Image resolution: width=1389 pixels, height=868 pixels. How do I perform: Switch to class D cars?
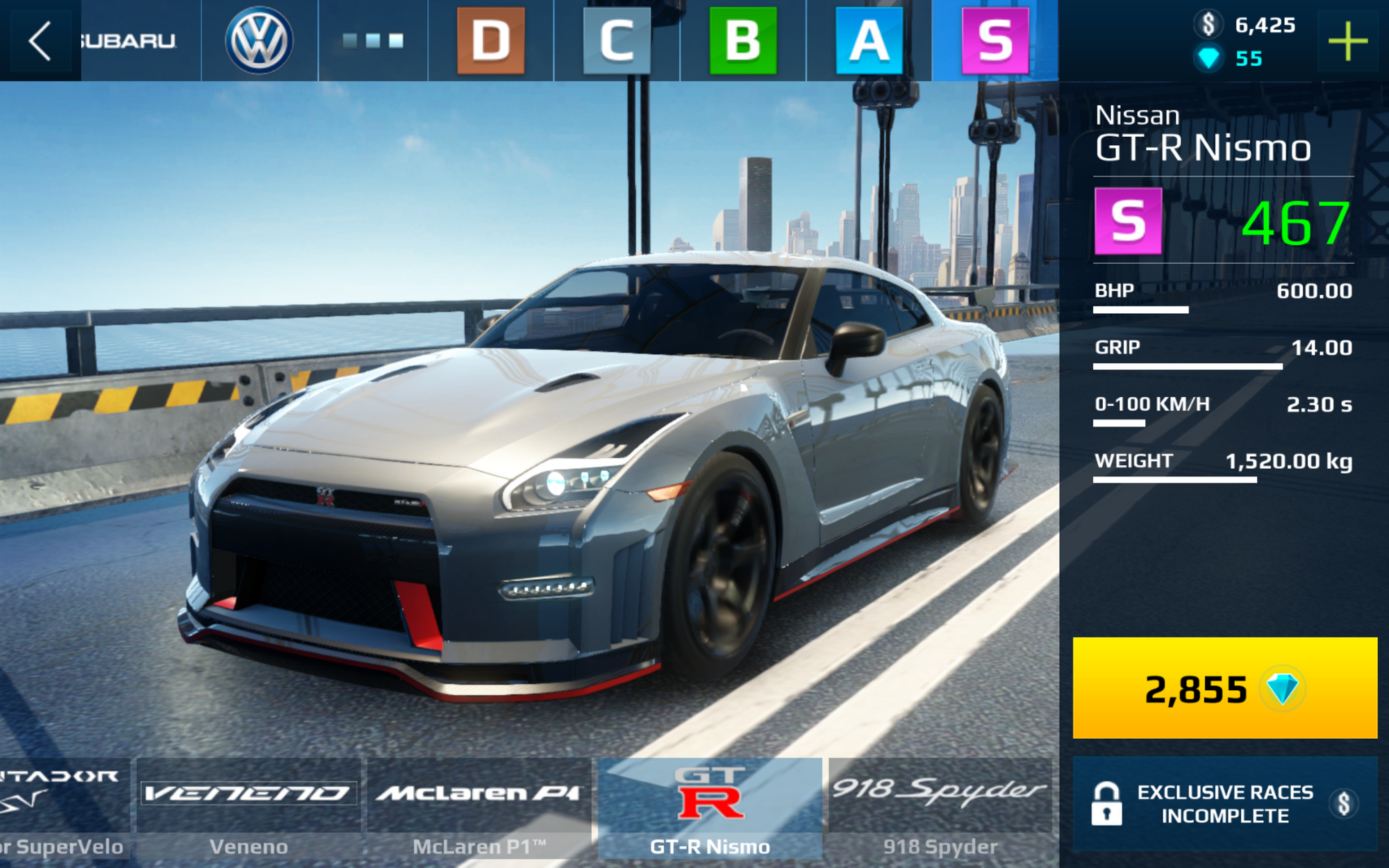tap(491, 41)
